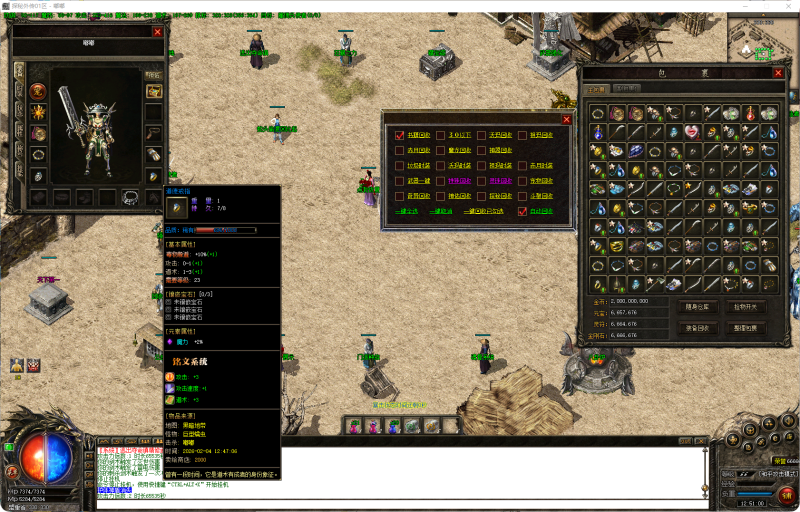Close the recycle options dialog
Image resolution: width=800 pixels, height=512 pixels.
[x=566, y=119]
